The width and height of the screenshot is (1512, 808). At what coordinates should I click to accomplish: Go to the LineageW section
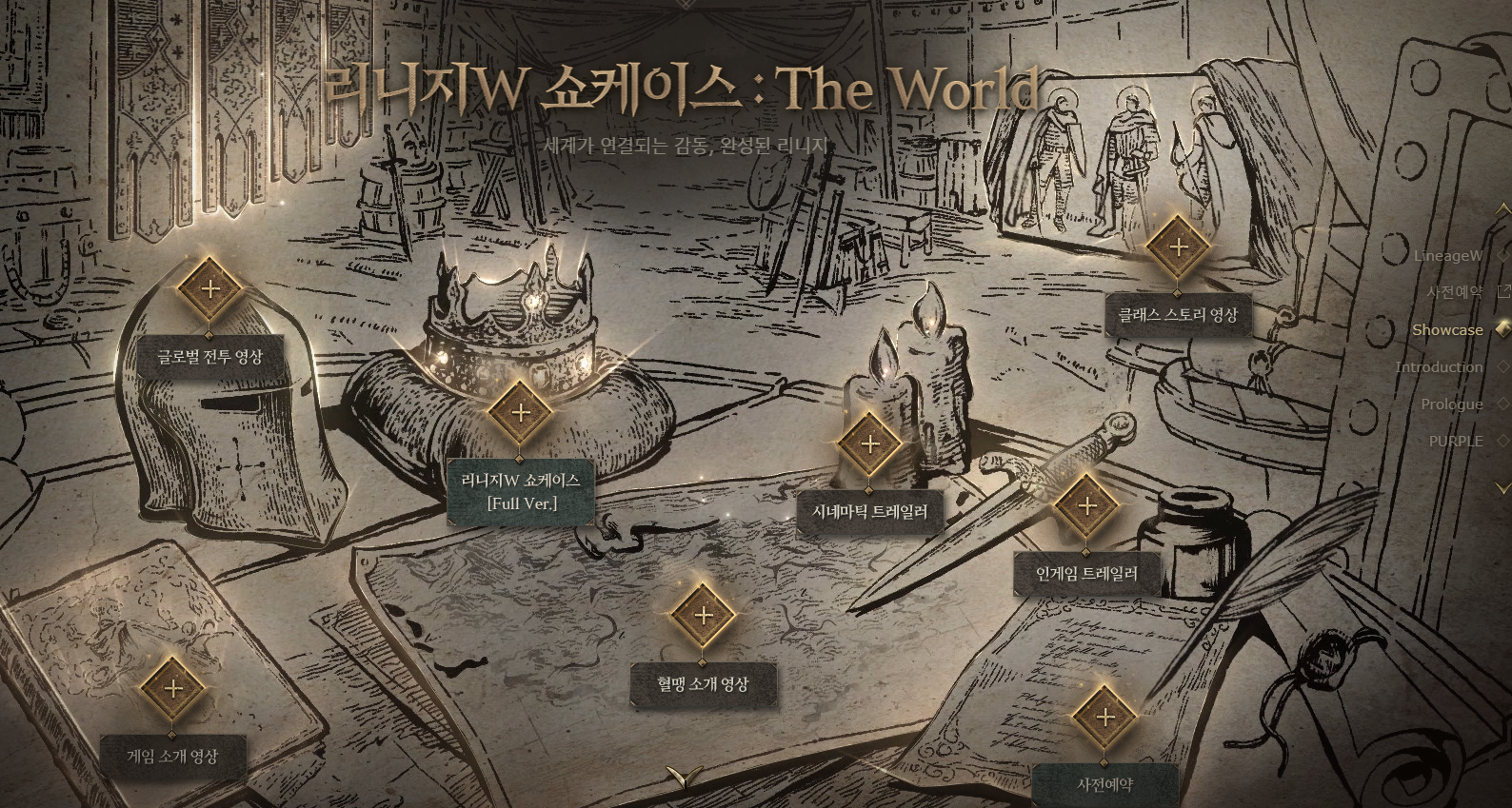[1447, 255]
